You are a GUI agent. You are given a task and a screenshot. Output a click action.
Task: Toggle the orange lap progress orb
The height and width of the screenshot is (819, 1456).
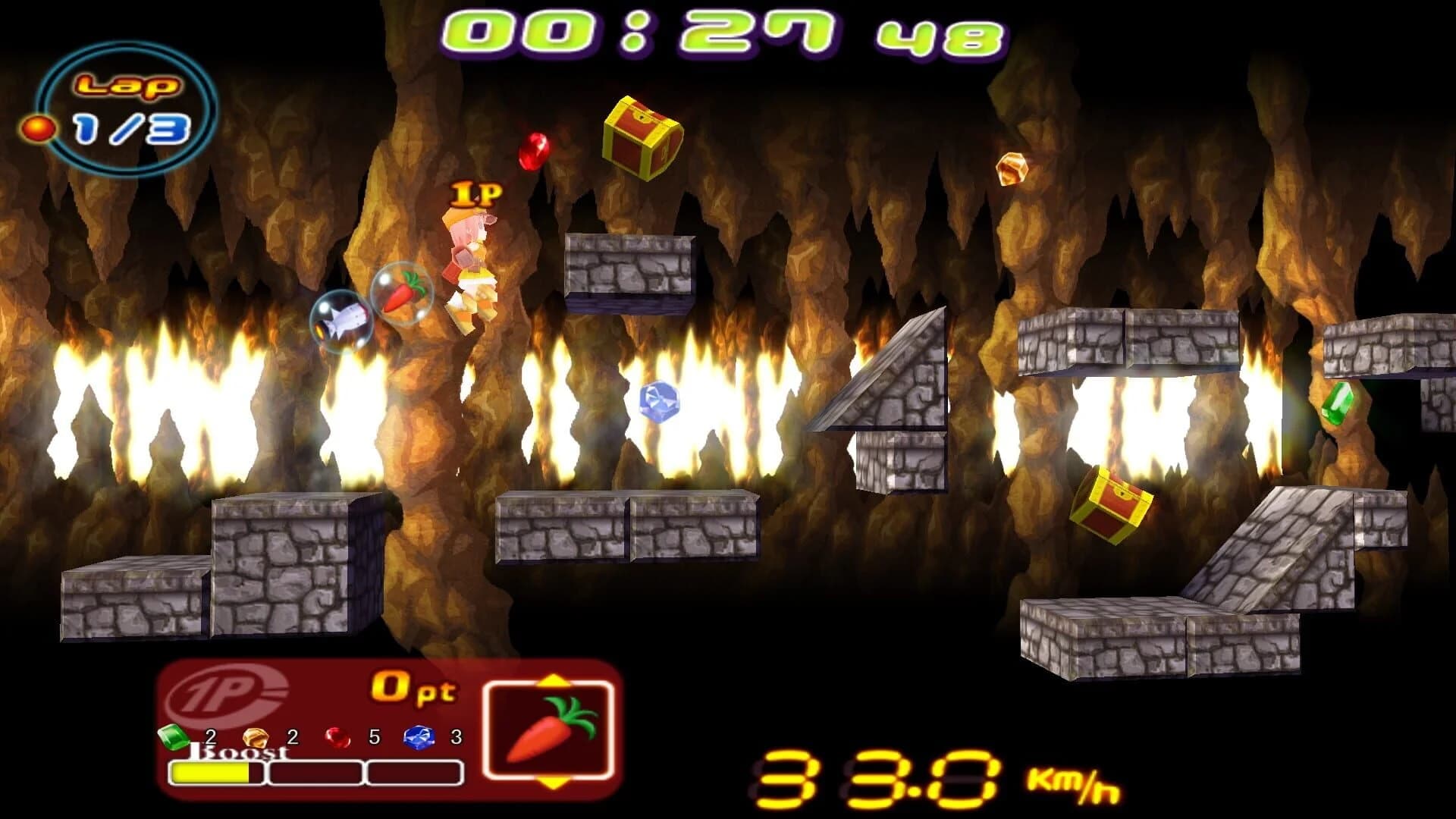coord(39,129)
